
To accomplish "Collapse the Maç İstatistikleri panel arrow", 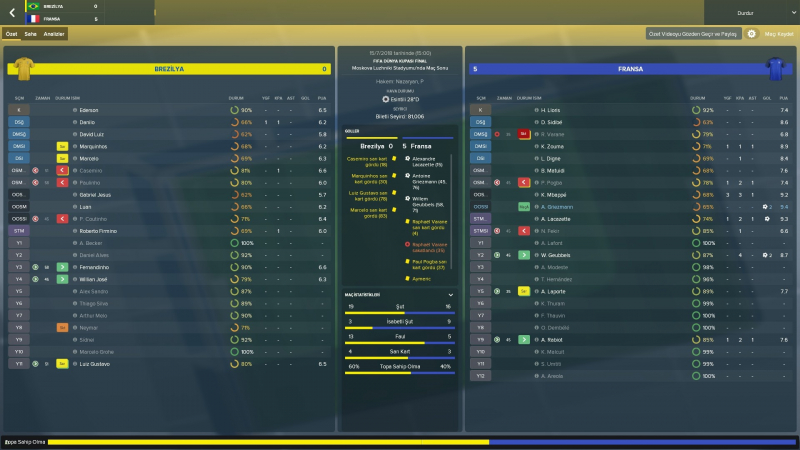I will (451, 295).
